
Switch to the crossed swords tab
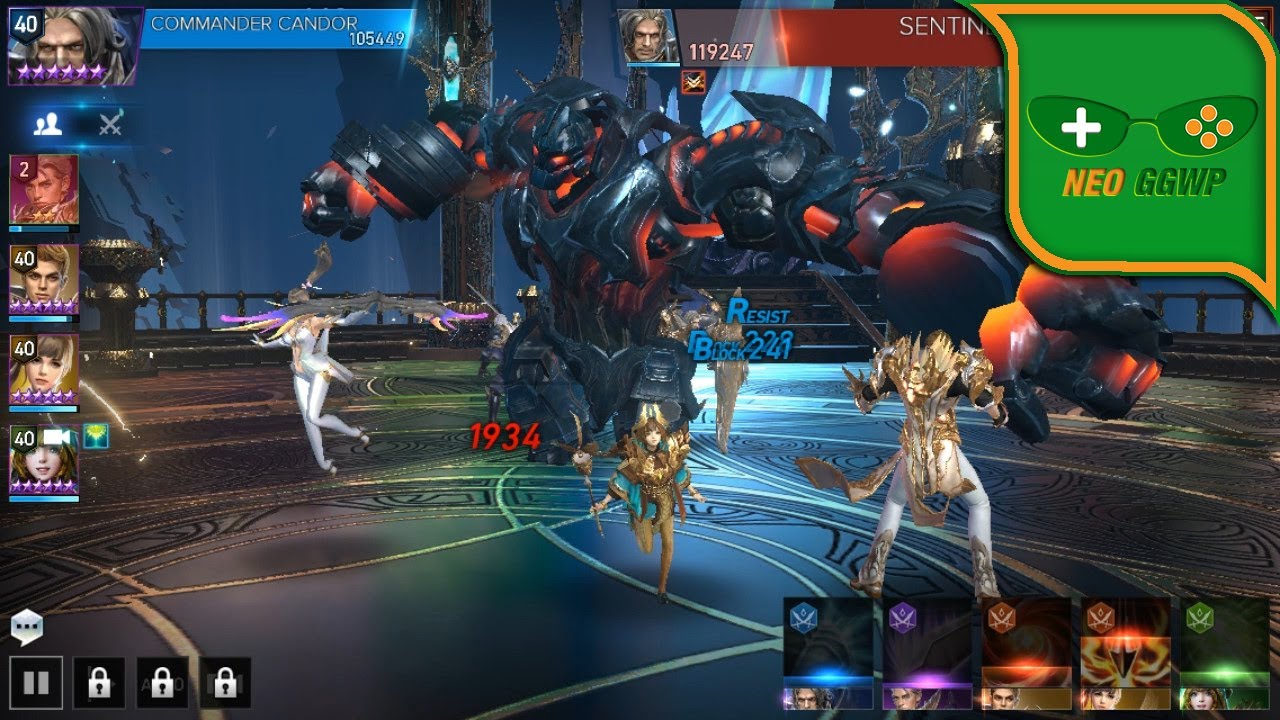click(x=109, y=124)
